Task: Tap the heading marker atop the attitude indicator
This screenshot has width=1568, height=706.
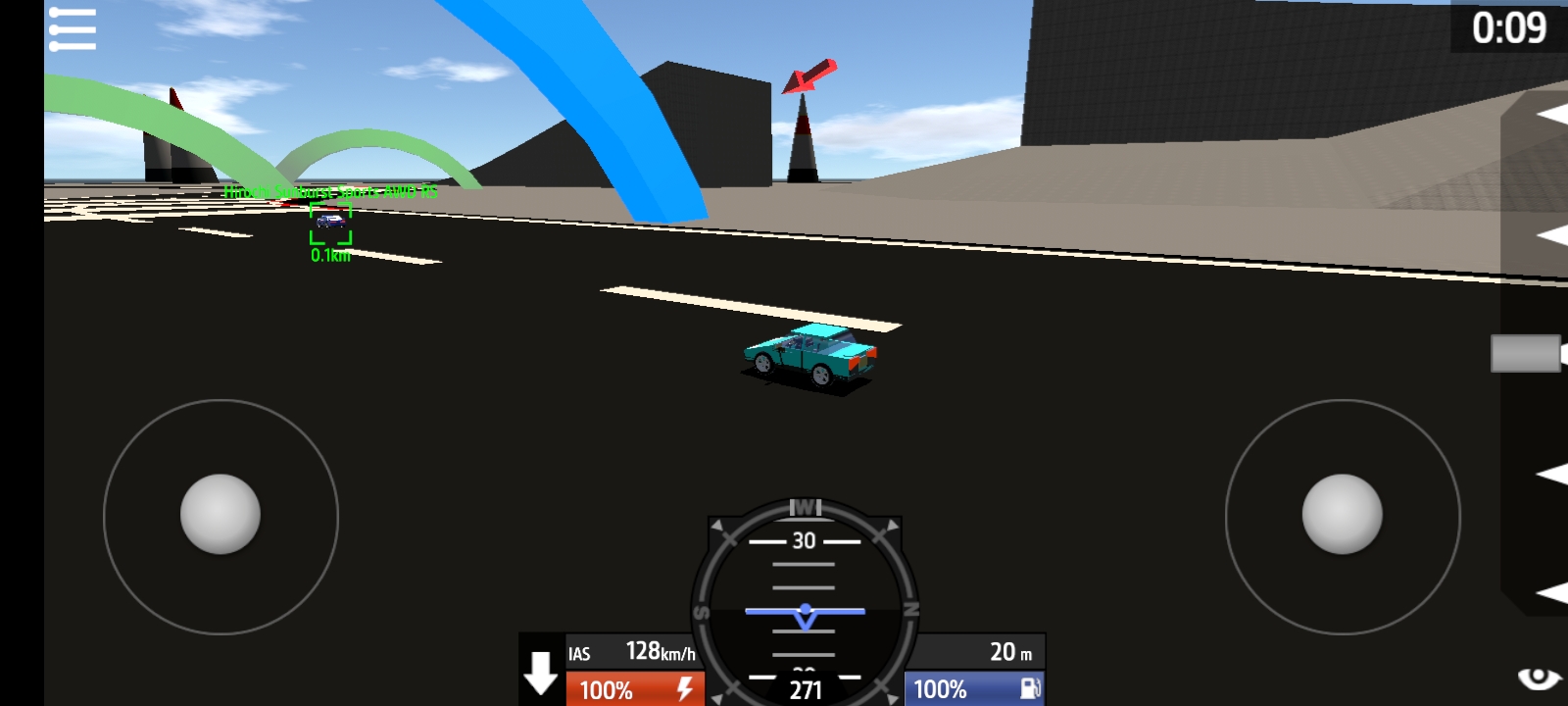Action: tap(804, 507)
